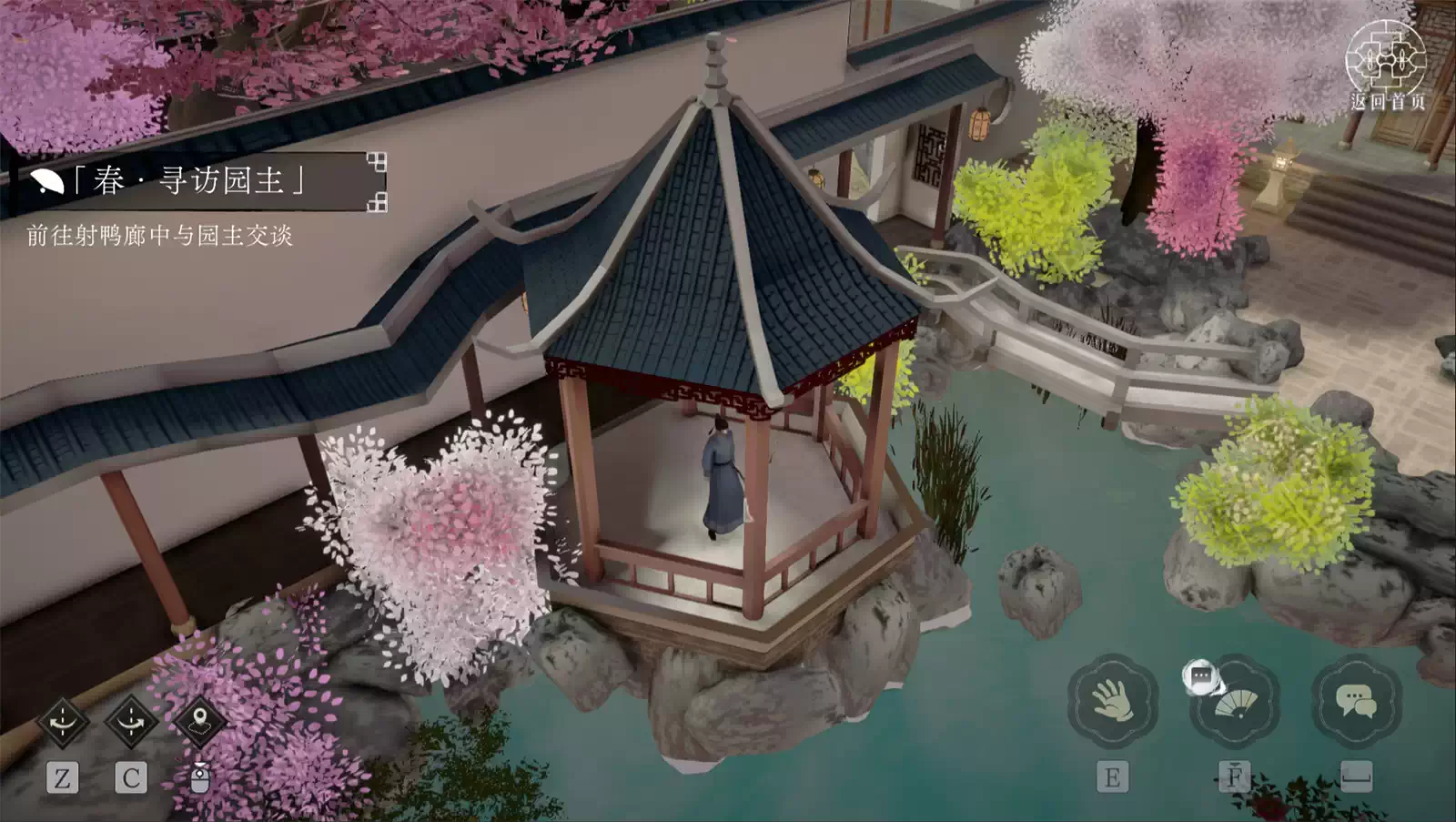Click the quest objective text 前往射鸭廊中与园主交谈
The image size is (1456, 822).
pyautogui.click(x=160, y=232)
